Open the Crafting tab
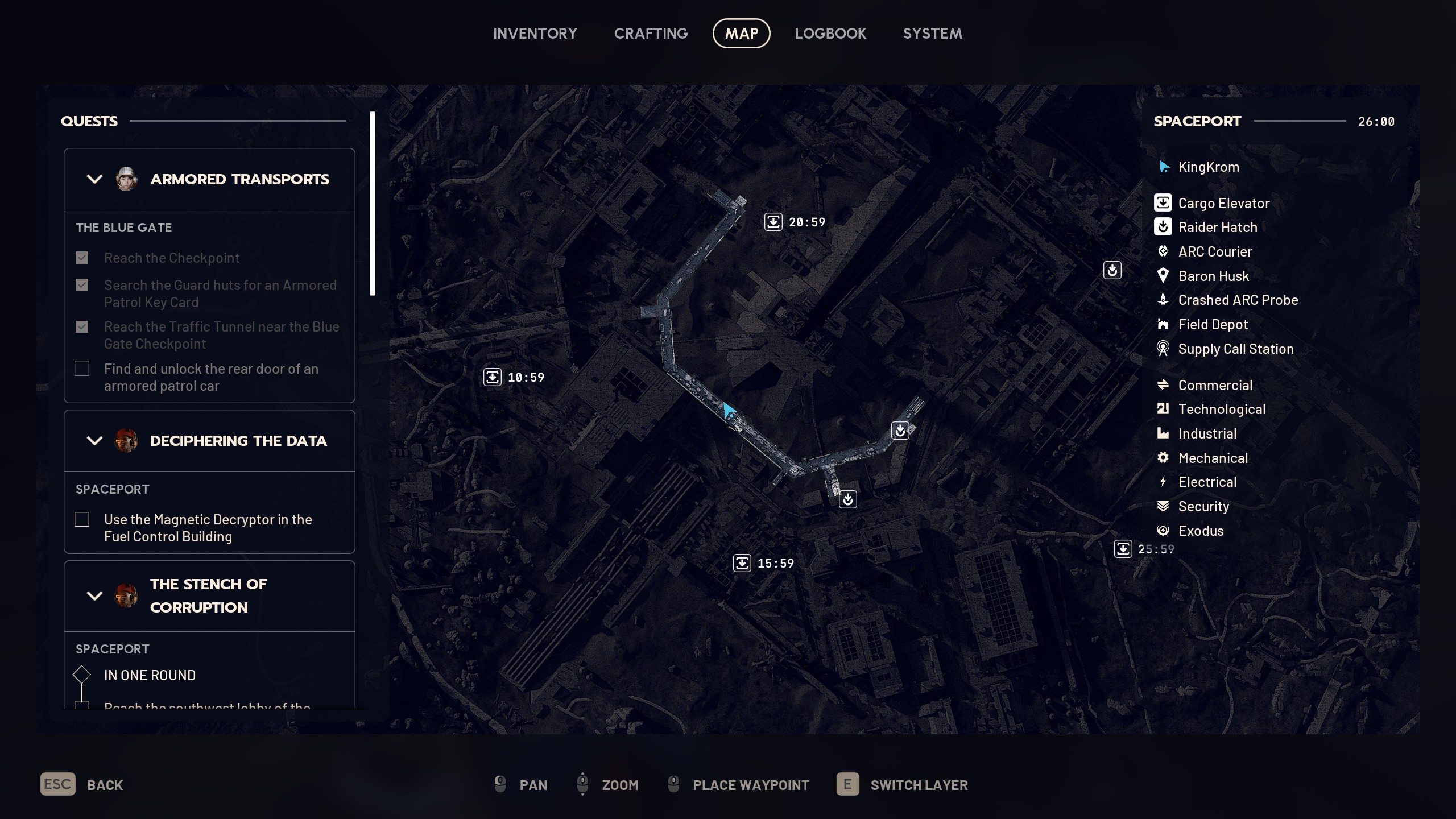 tap(651, 34)
